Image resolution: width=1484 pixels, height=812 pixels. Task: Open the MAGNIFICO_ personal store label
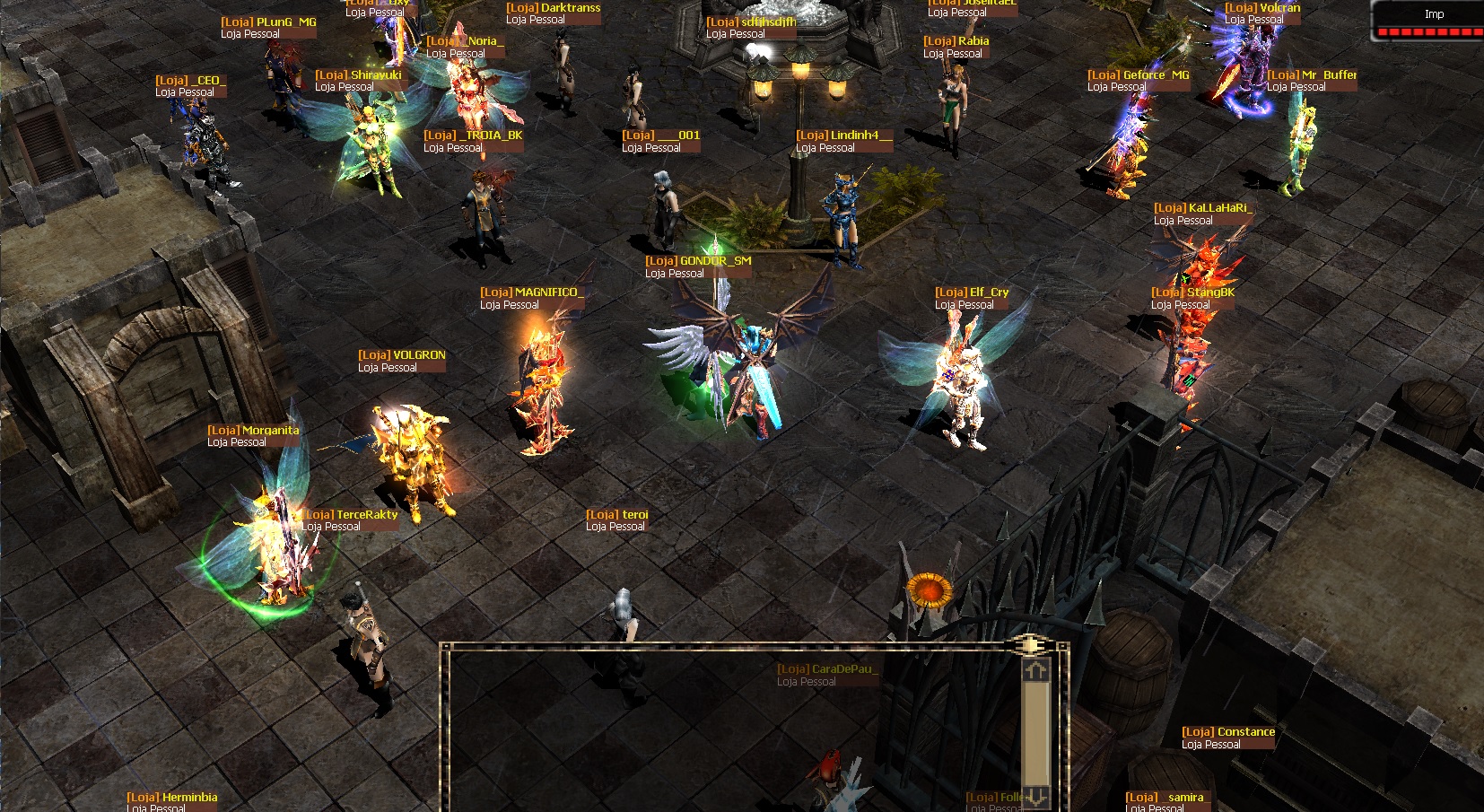pos(531,298)
